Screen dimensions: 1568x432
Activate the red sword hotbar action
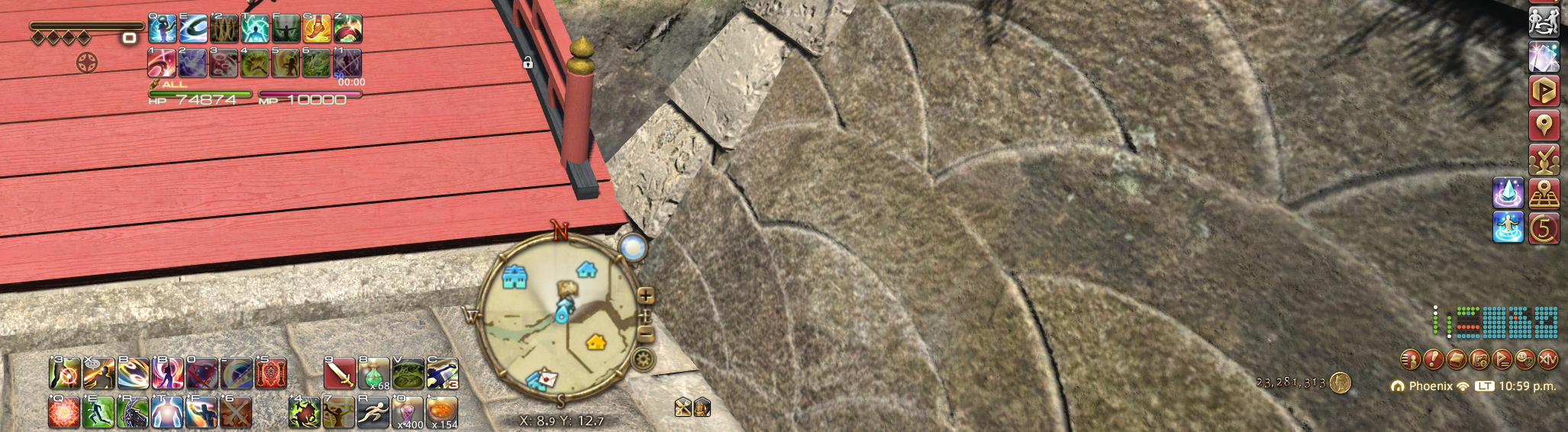340,374
